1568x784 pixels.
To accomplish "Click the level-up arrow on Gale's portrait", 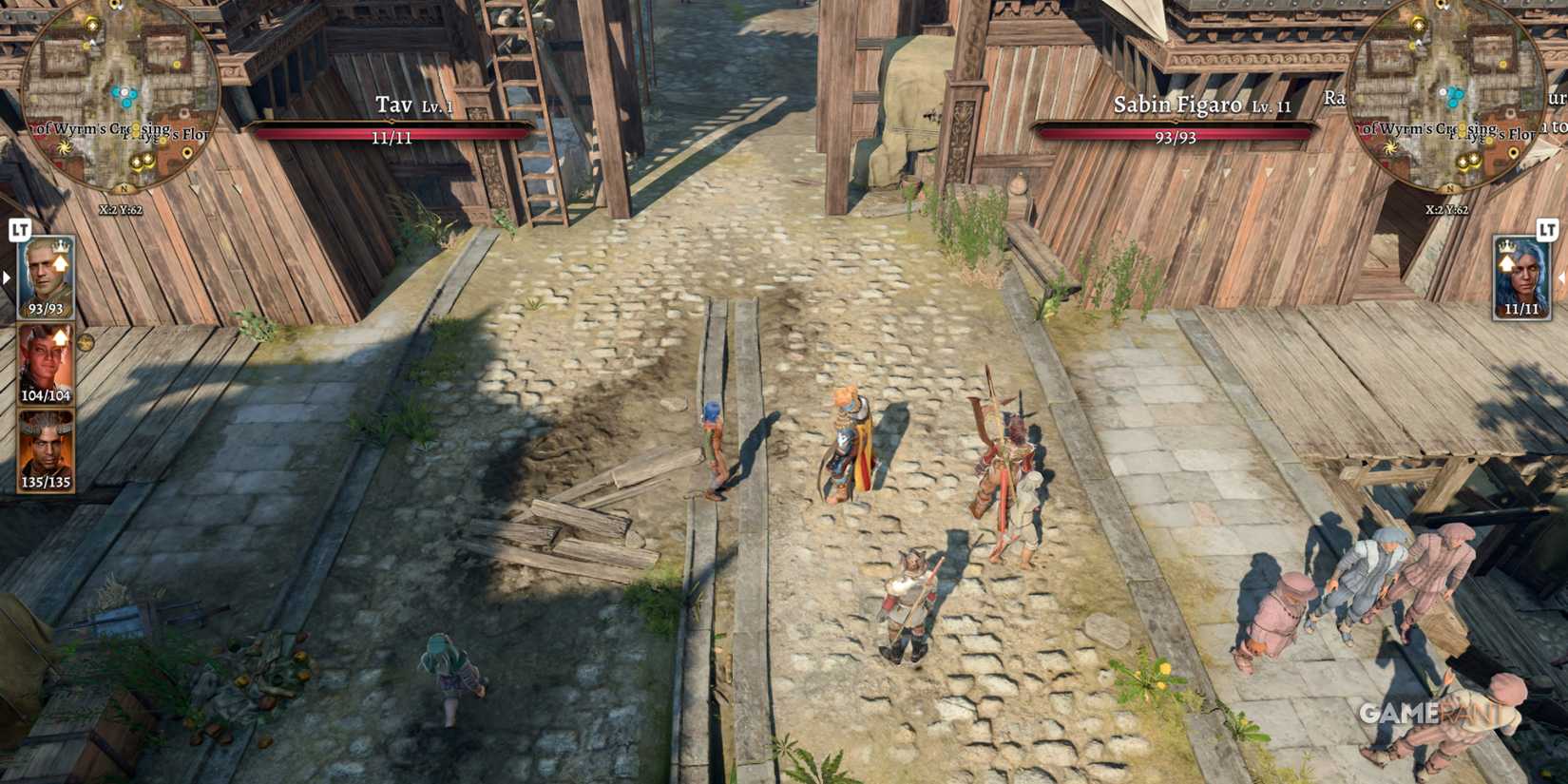I will [61, 263].
